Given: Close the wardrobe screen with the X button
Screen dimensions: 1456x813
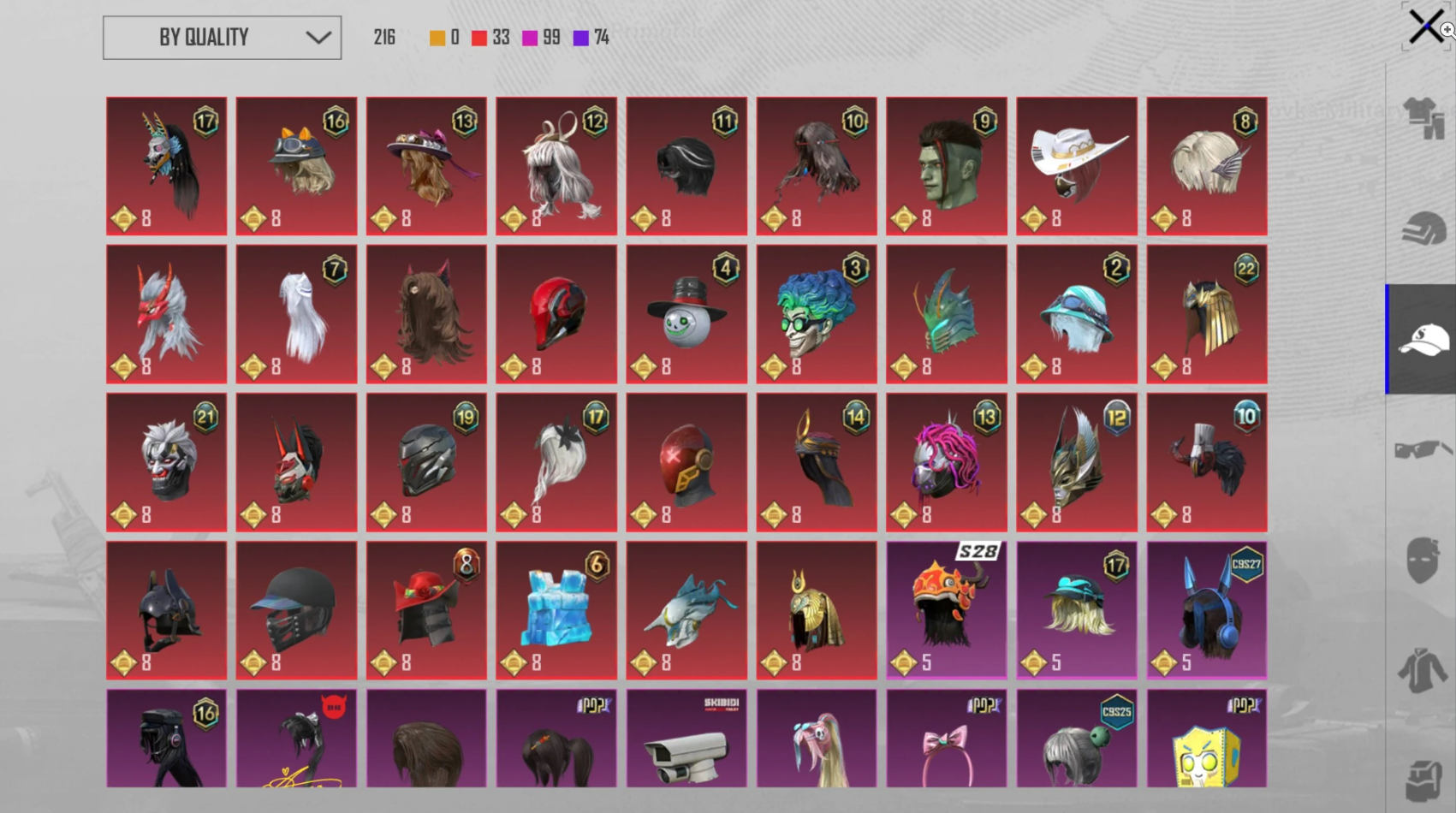Looking at the screenshot, I should click(x=1426, y=25).
